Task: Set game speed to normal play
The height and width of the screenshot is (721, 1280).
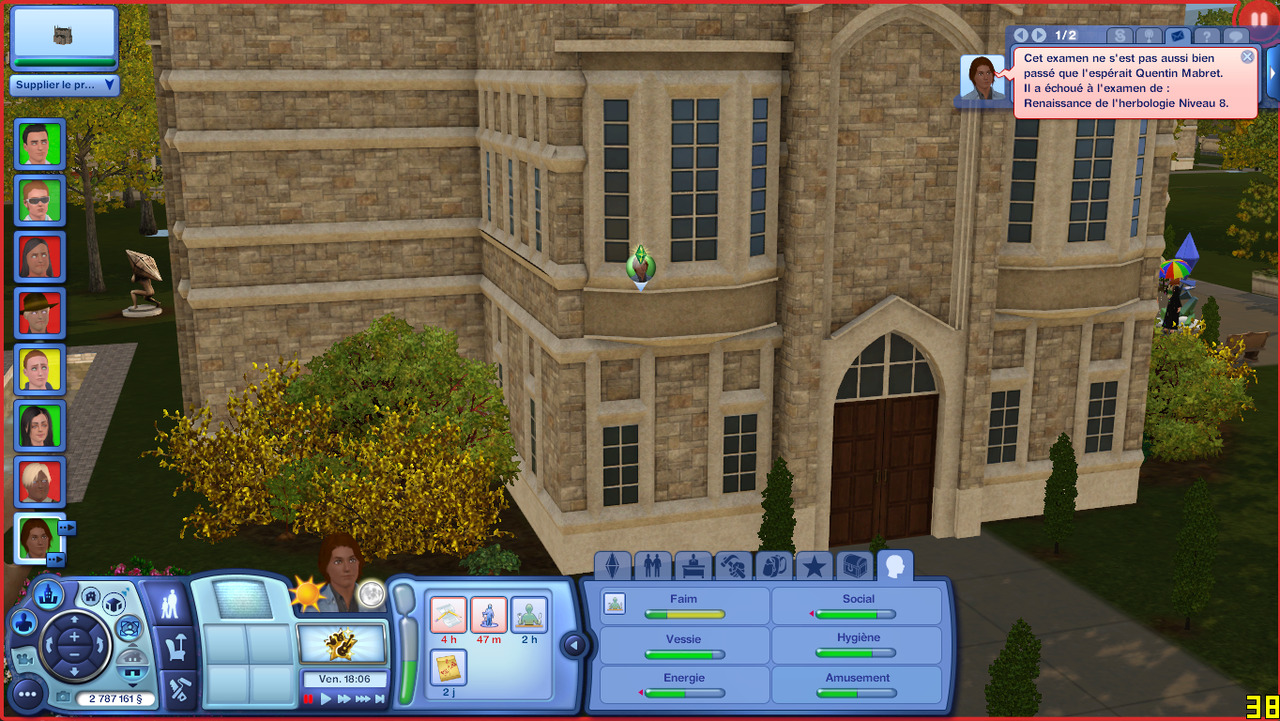Action: pyautogui.click(x=325, y=699)
